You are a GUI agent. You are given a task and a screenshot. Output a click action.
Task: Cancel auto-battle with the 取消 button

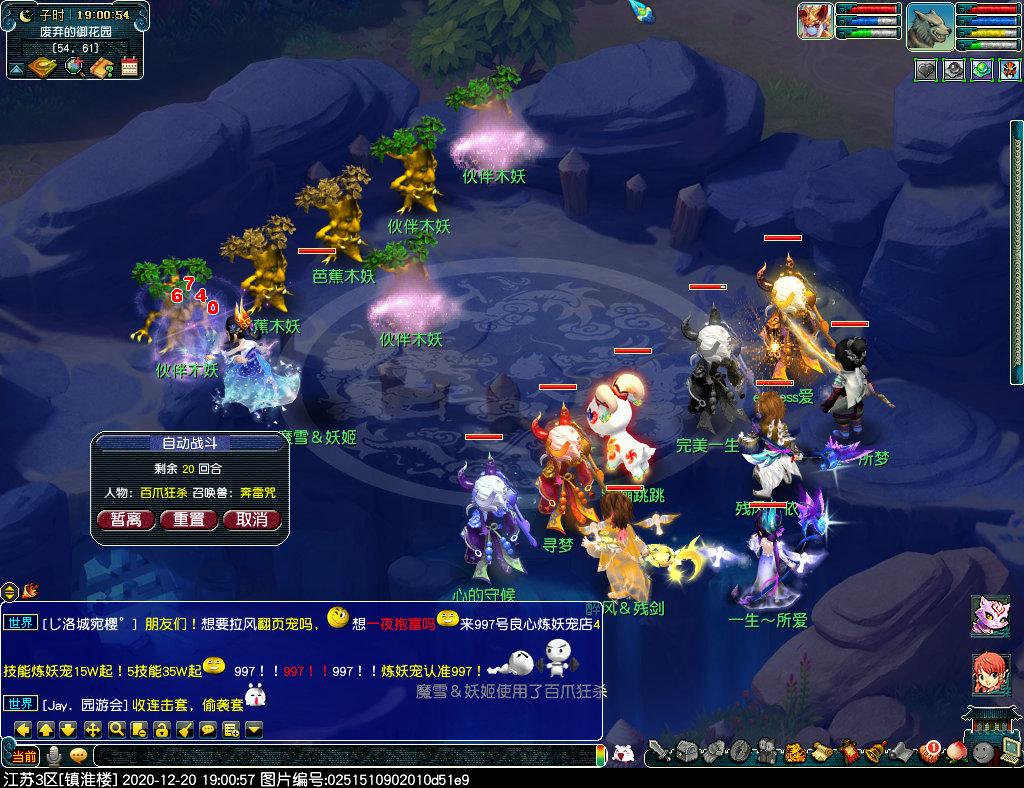[252, 520]
